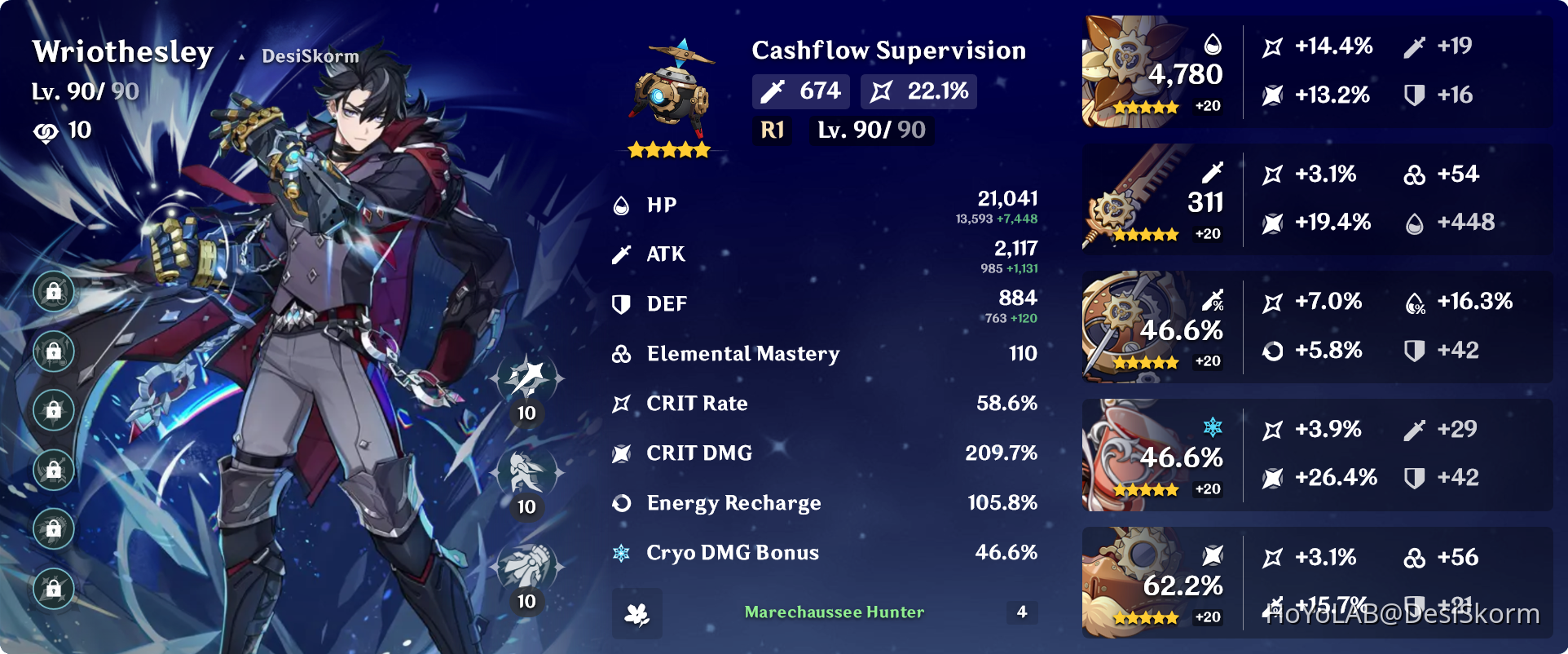Click the R1 refinement badge

(772, 130)
